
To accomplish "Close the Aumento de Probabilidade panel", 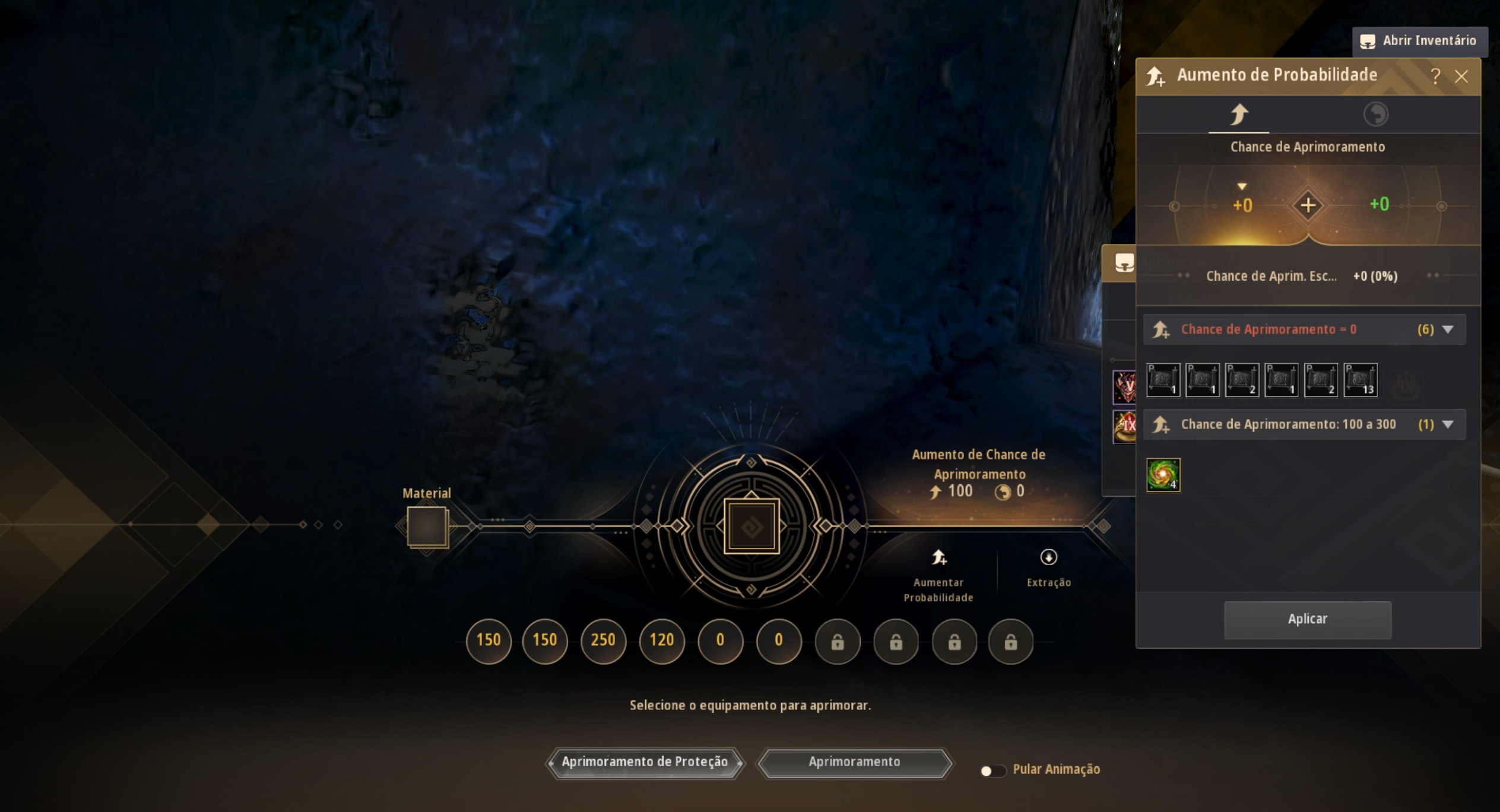I will click(1461, 77).
